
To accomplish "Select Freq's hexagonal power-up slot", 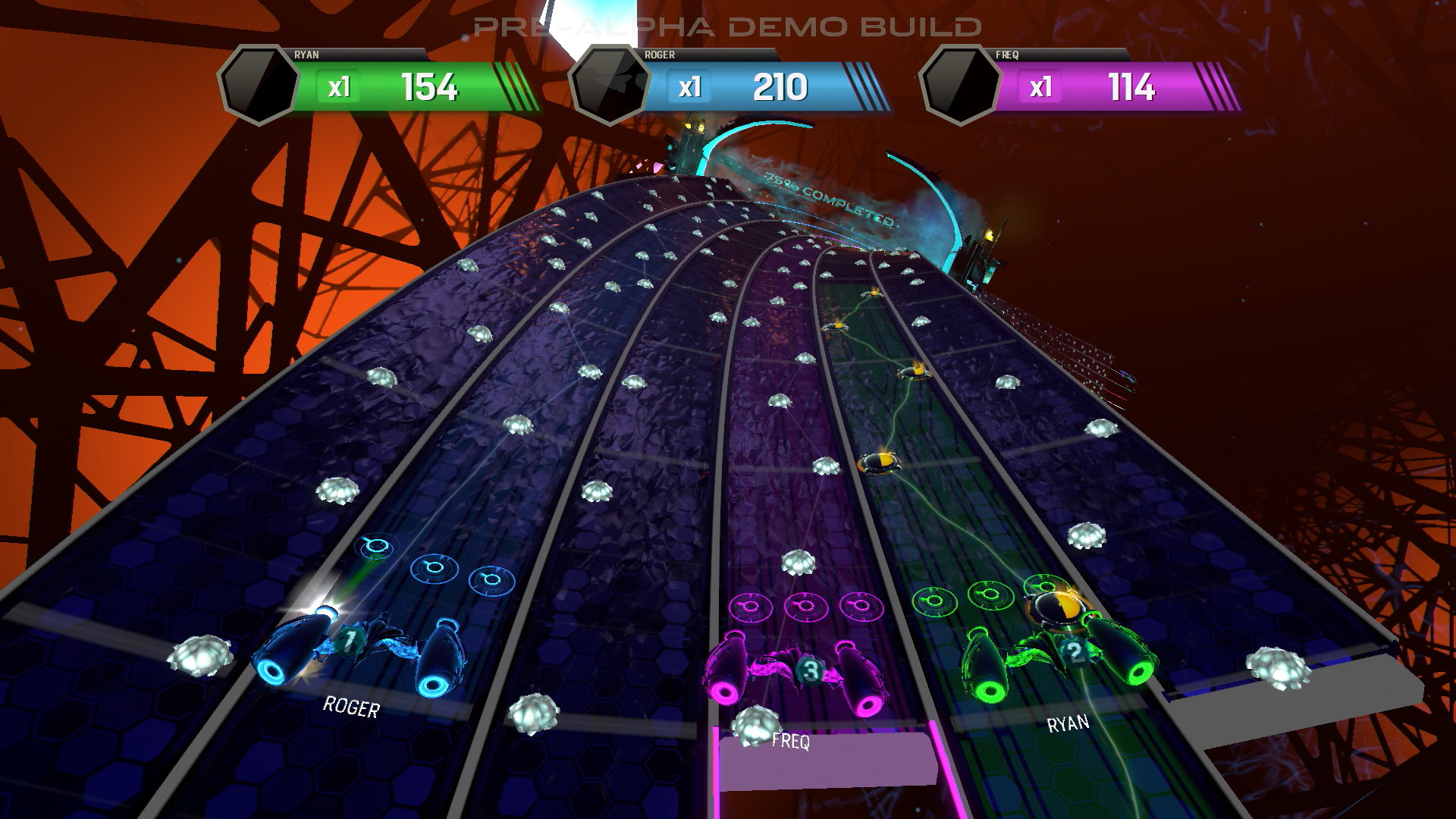I will (x=960, y=85).
